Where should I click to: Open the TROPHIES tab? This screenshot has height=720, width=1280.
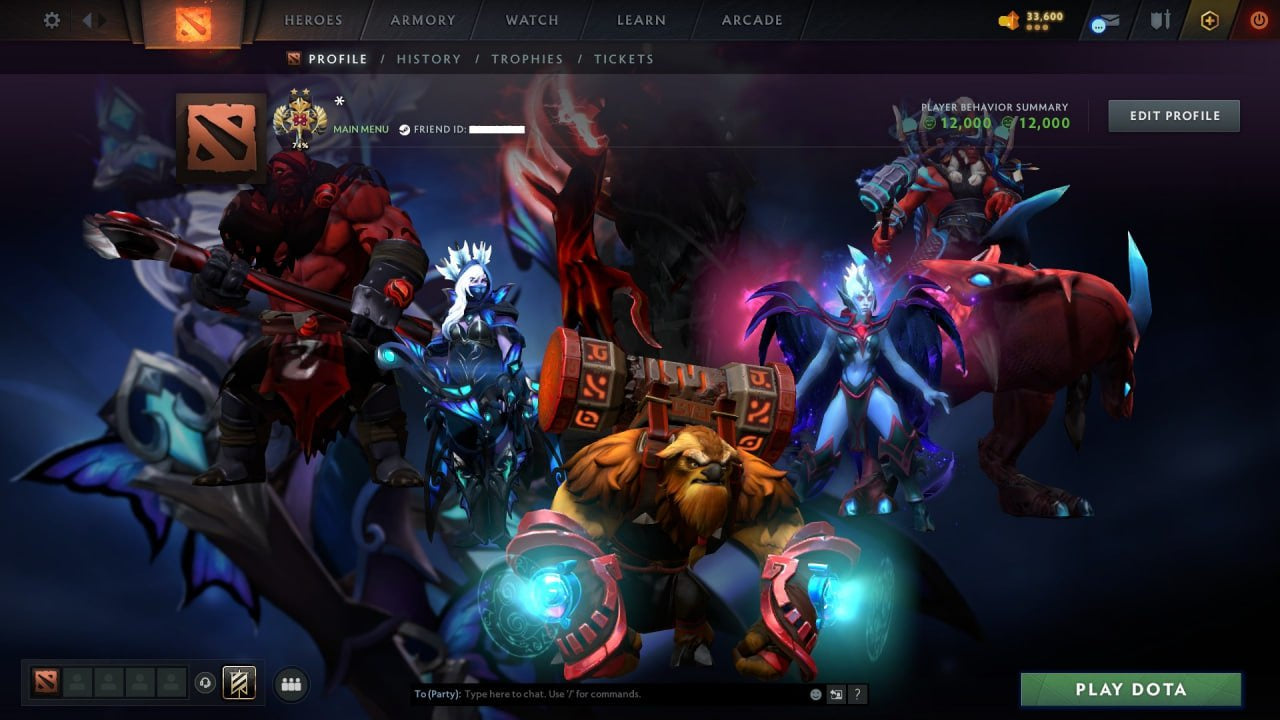[527, 59]
